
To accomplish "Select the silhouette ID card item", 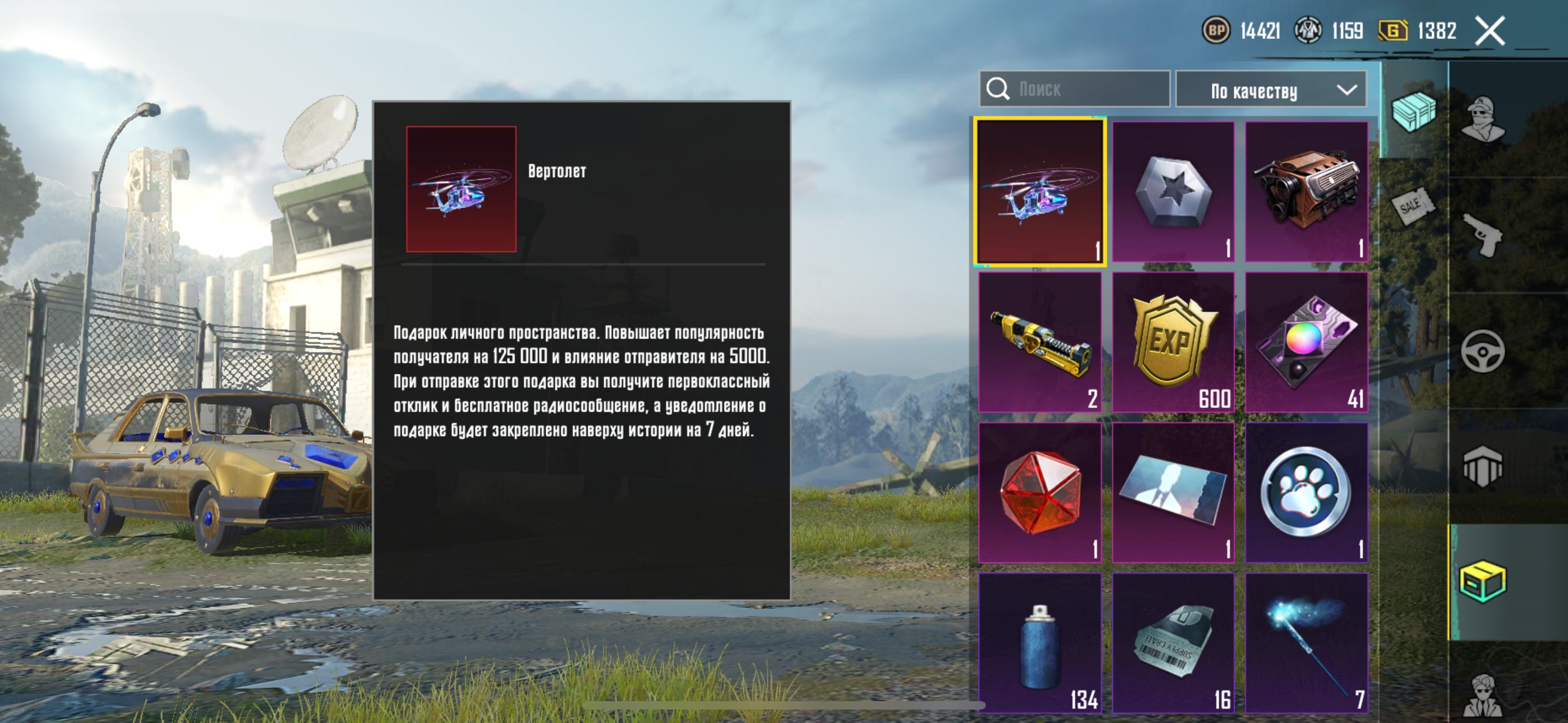I will point(1173,493).
